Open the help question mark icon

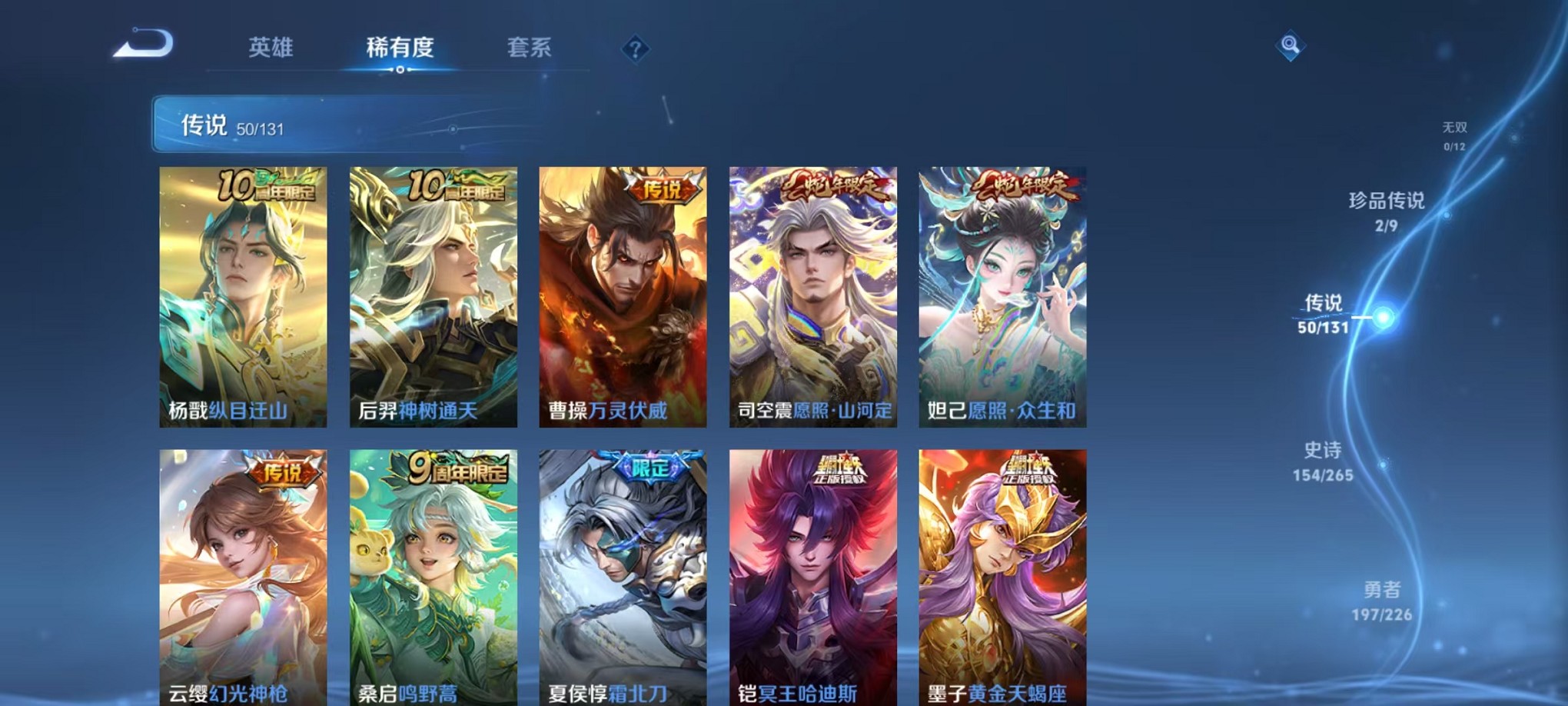tap(634, 50)
